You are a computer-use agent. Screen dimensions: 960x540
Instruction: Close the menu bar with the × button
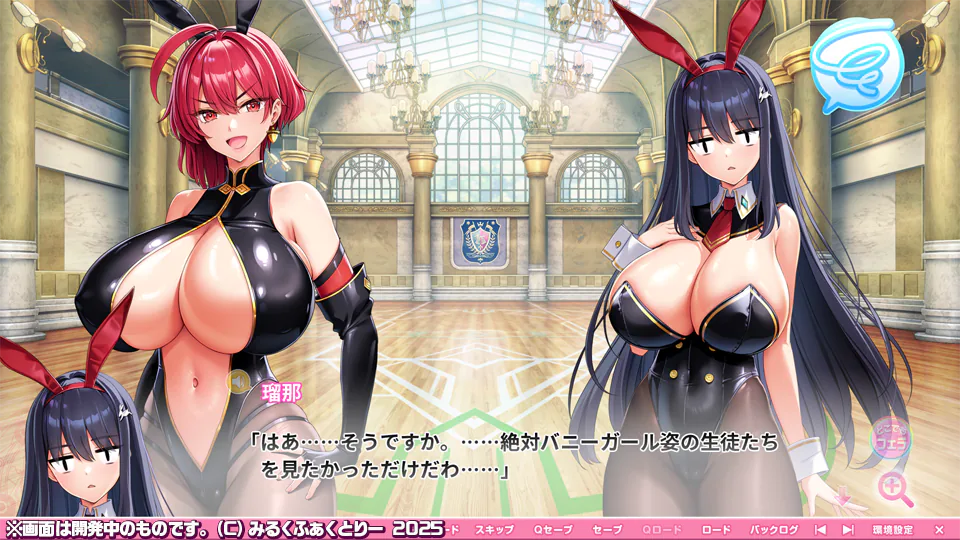[938, 528]
